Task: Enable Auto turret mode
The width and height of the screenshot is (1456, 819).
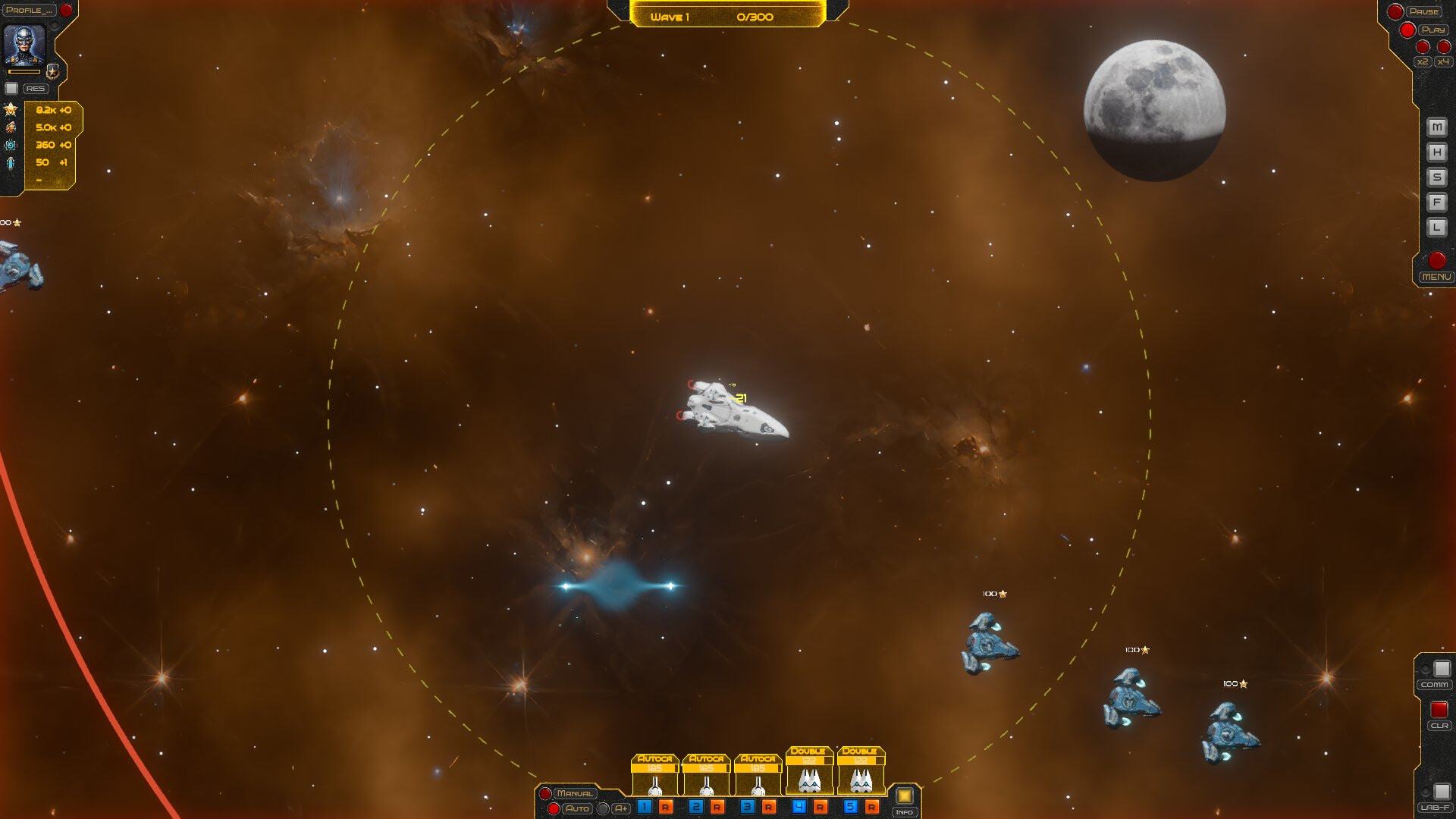Action: [578, 810]
